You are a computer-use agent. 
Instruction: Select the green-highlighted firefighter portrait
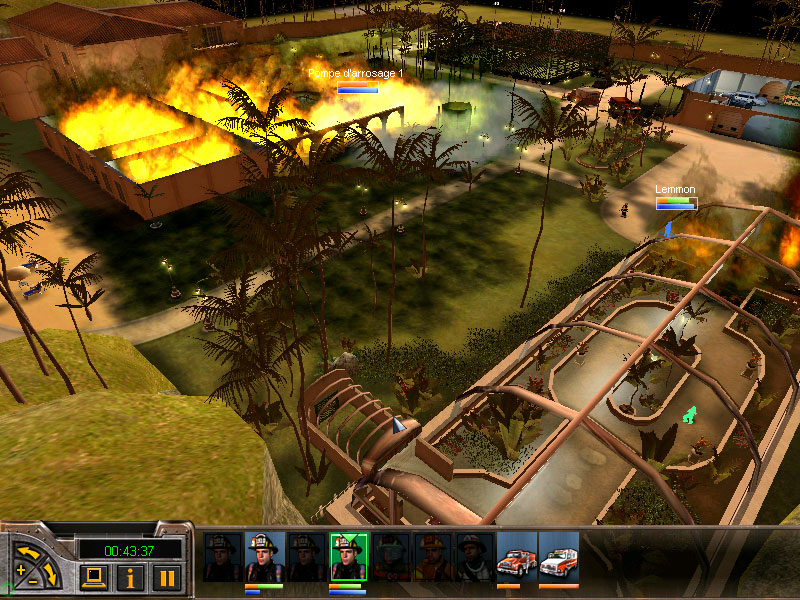[x=348, y=557]
